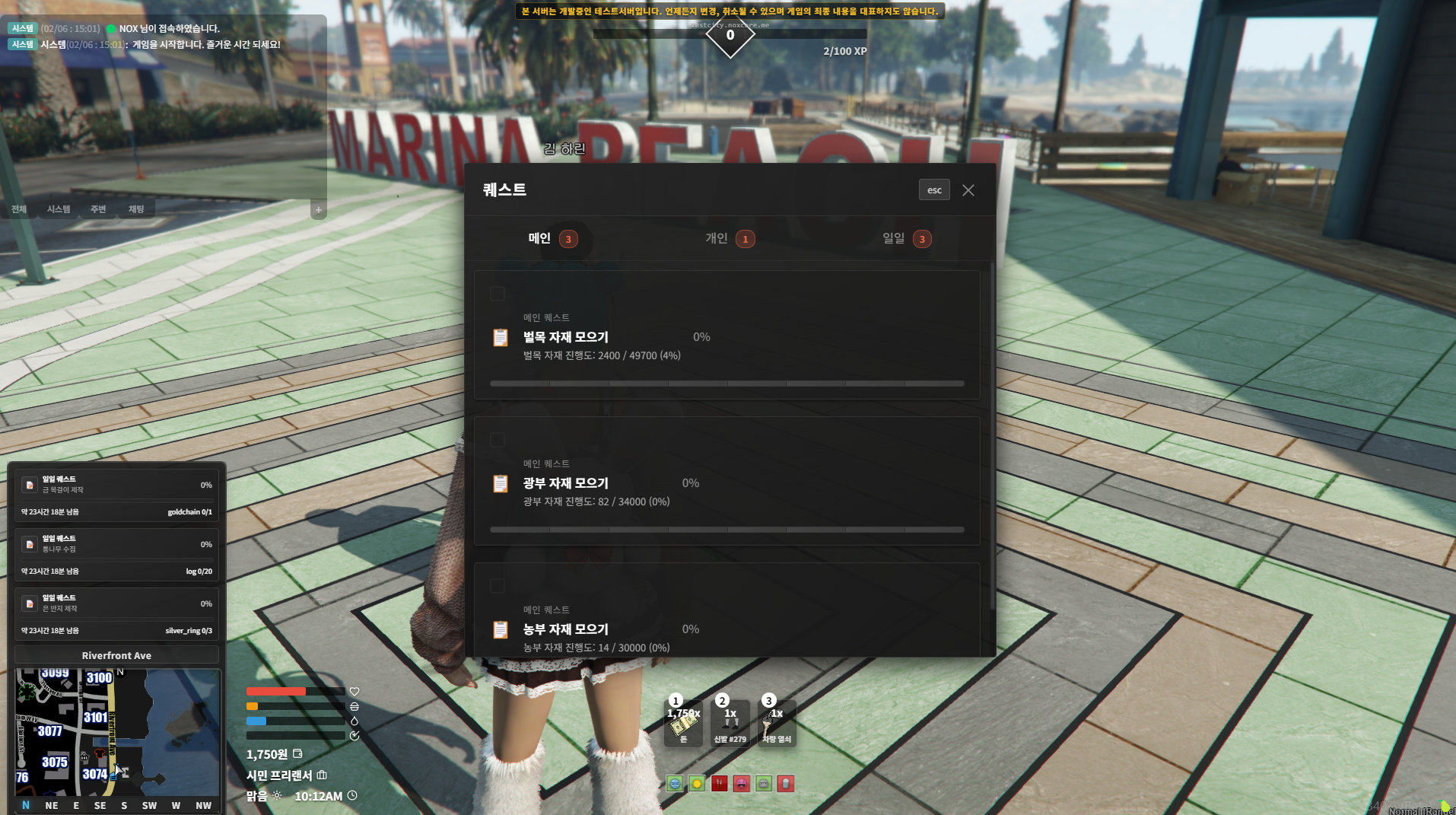Screen dimensions: 1456x815
Task: Choose the 신발 #279 shoes slot
Action: click(730, 724)
